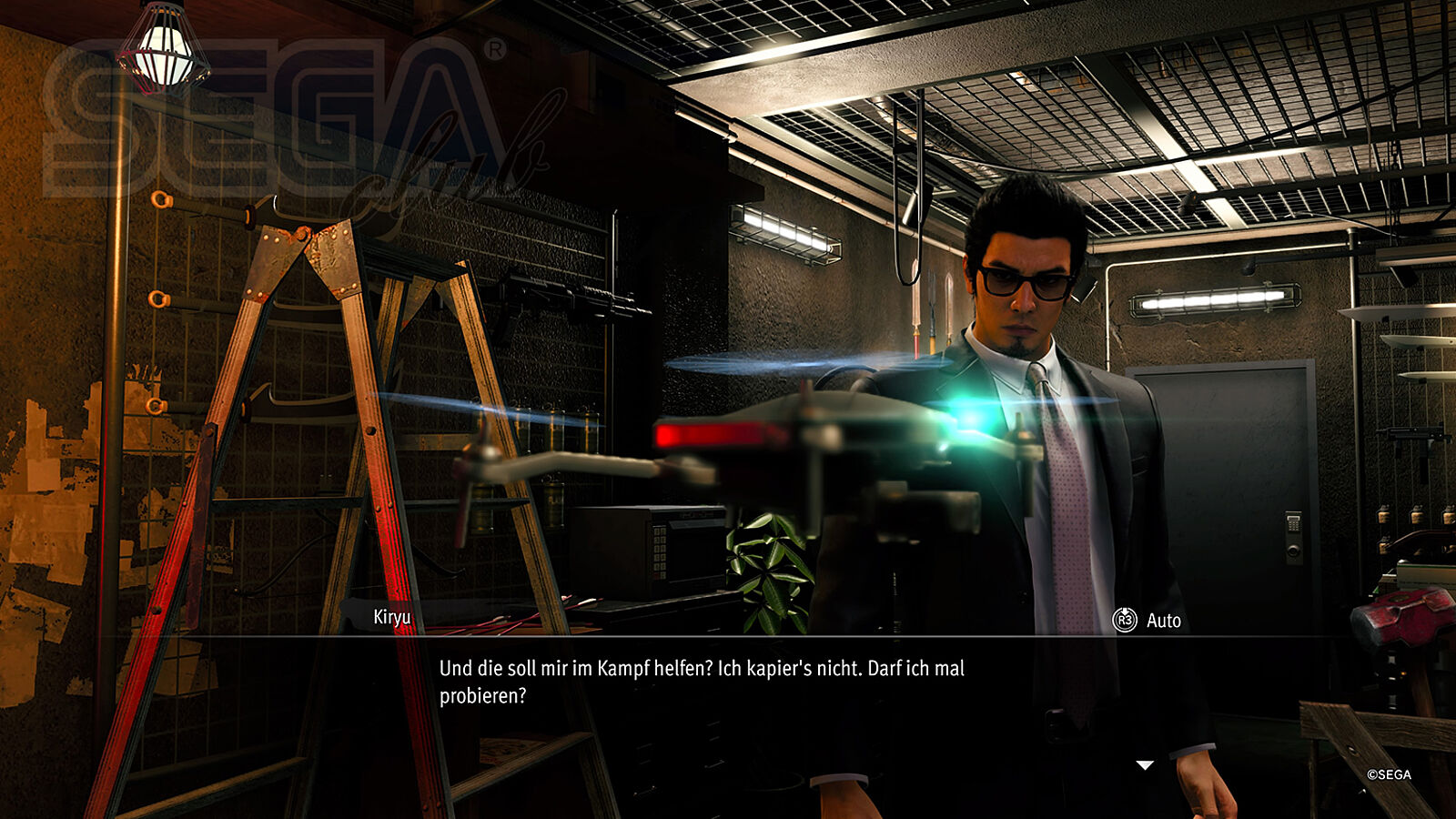Click the white continue arrow below the dialogue
Image resolution: width=1456 pixels, height=819 pixels.
pos(1145,765)
